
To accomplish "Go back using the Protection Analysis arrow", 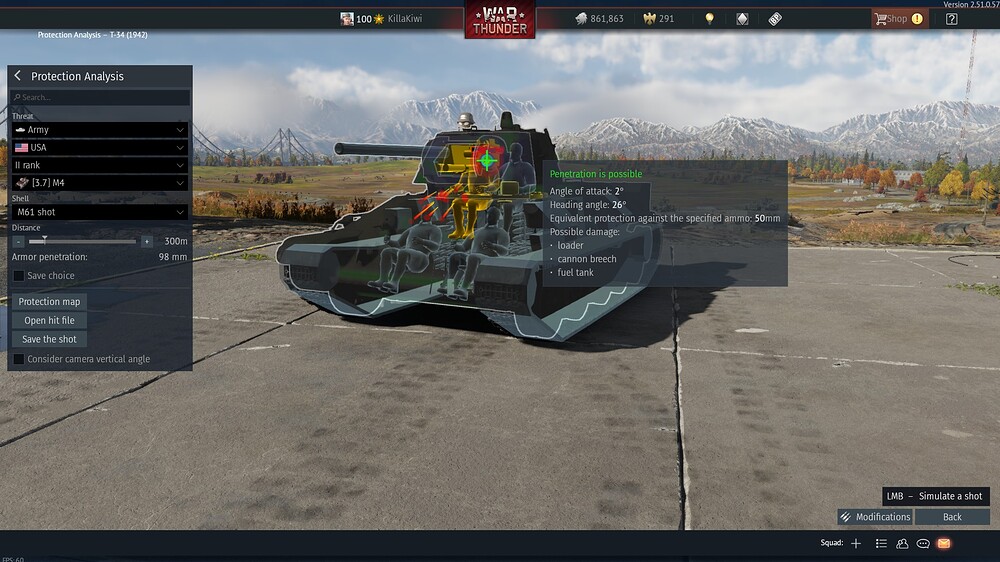I will pos(18,76).
